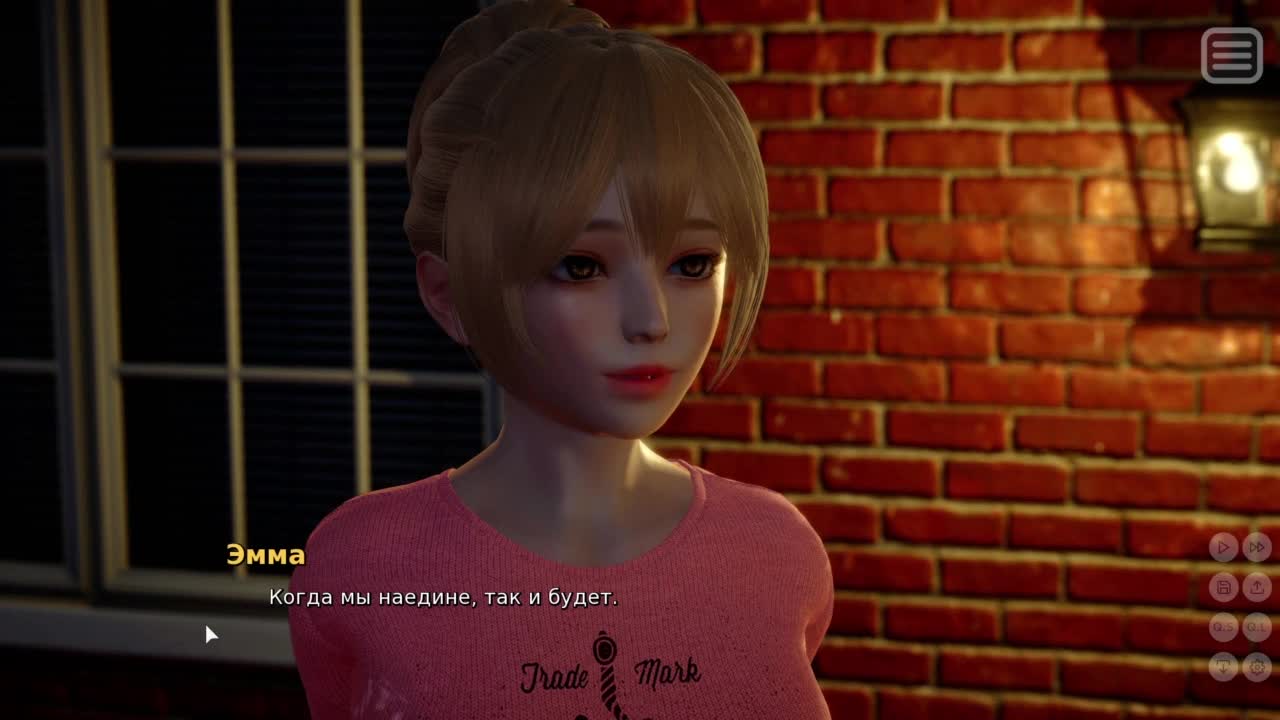Click the Q.L quick load button
Screen dimensions: 1280x720
tap(1257, 627)
